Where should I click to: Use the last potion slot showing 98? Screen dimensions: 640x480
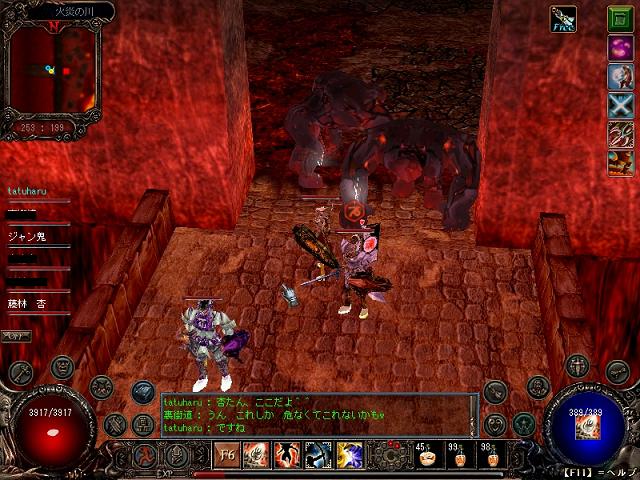489,457
